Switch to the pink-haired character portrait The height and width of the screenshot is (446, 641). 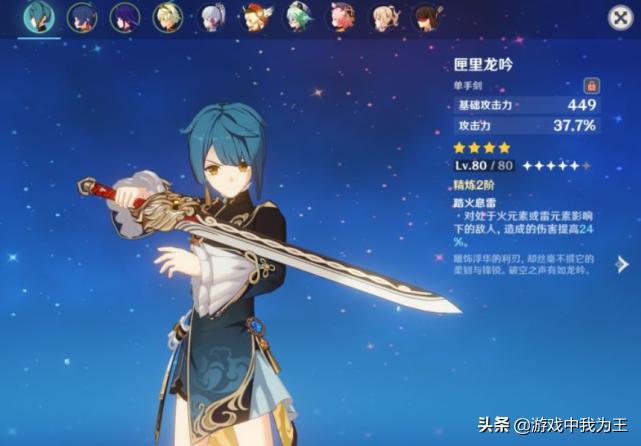(341, 17)
